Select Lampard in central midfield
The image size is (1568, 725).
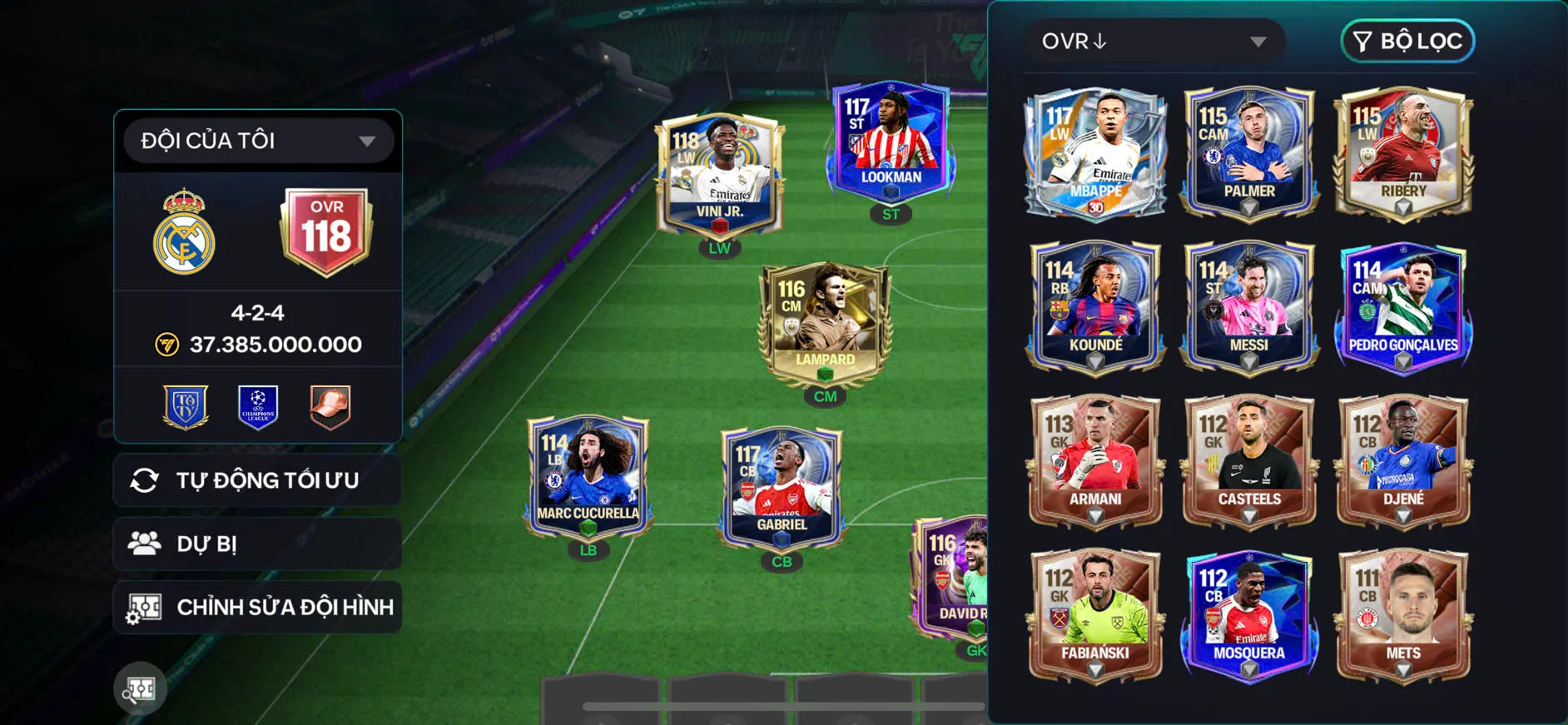[825, 325]
